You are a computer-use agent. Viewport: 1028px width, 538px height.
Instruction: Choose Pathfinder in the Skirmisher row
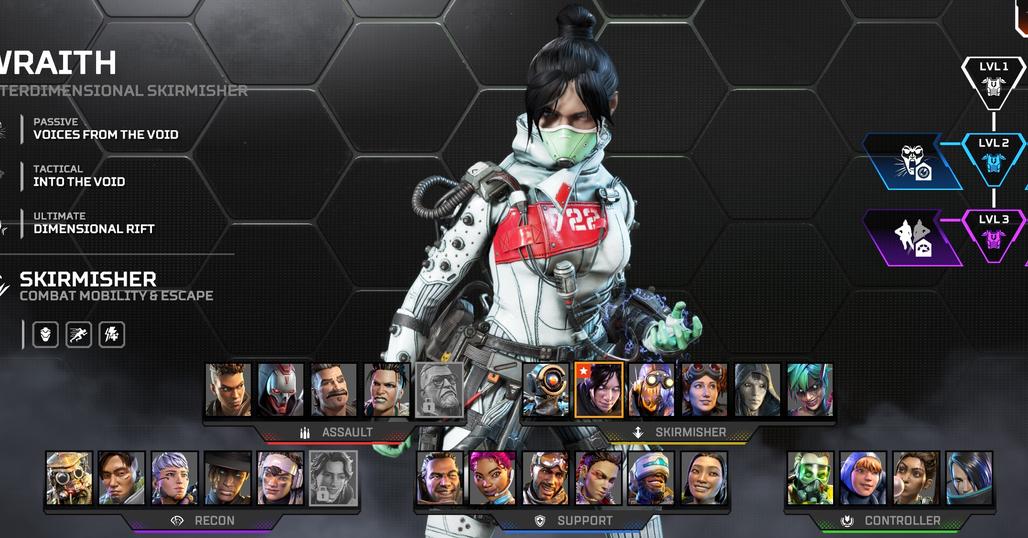547,390
